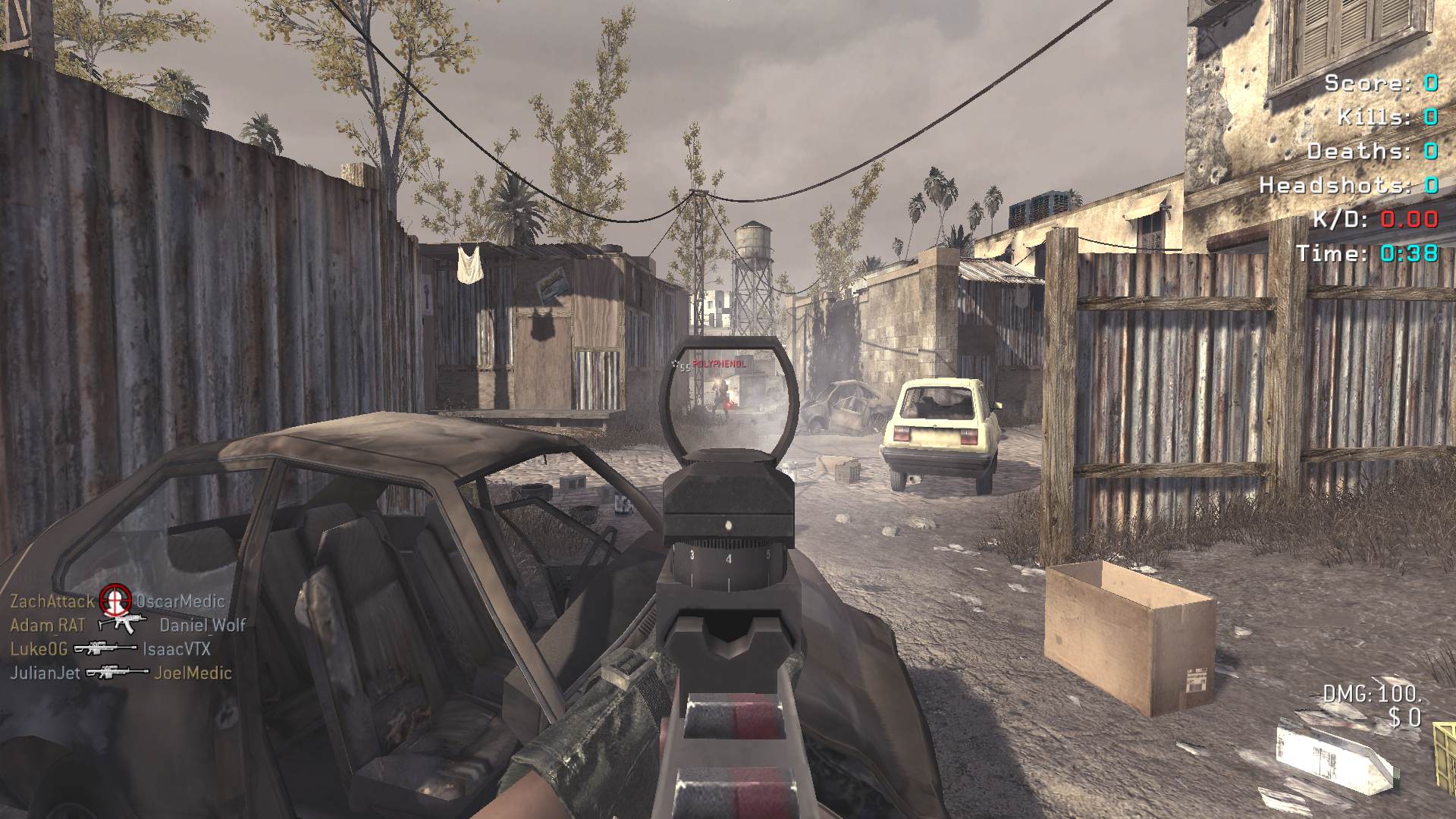Select OscarMedic in the killfeed
The height and width of the screenshot is (819, 1456).
(180, 601)
